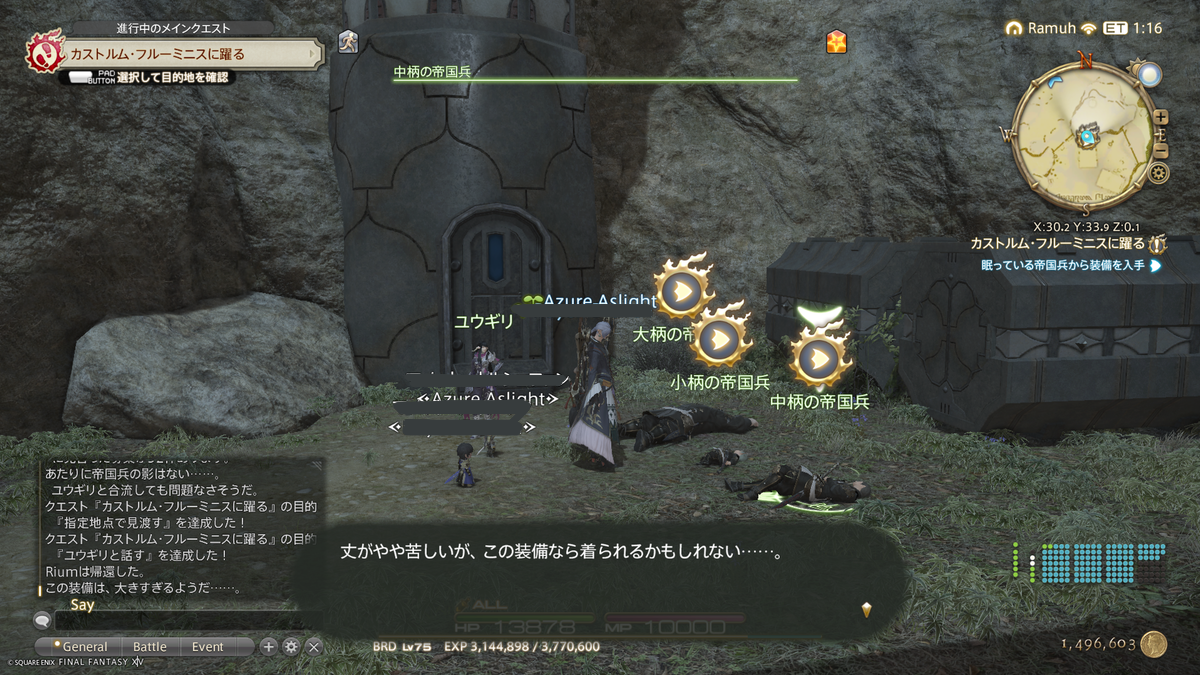Select the quest title in the duty list
This screenshot has height=675, width=1200.
[1057, 244]
